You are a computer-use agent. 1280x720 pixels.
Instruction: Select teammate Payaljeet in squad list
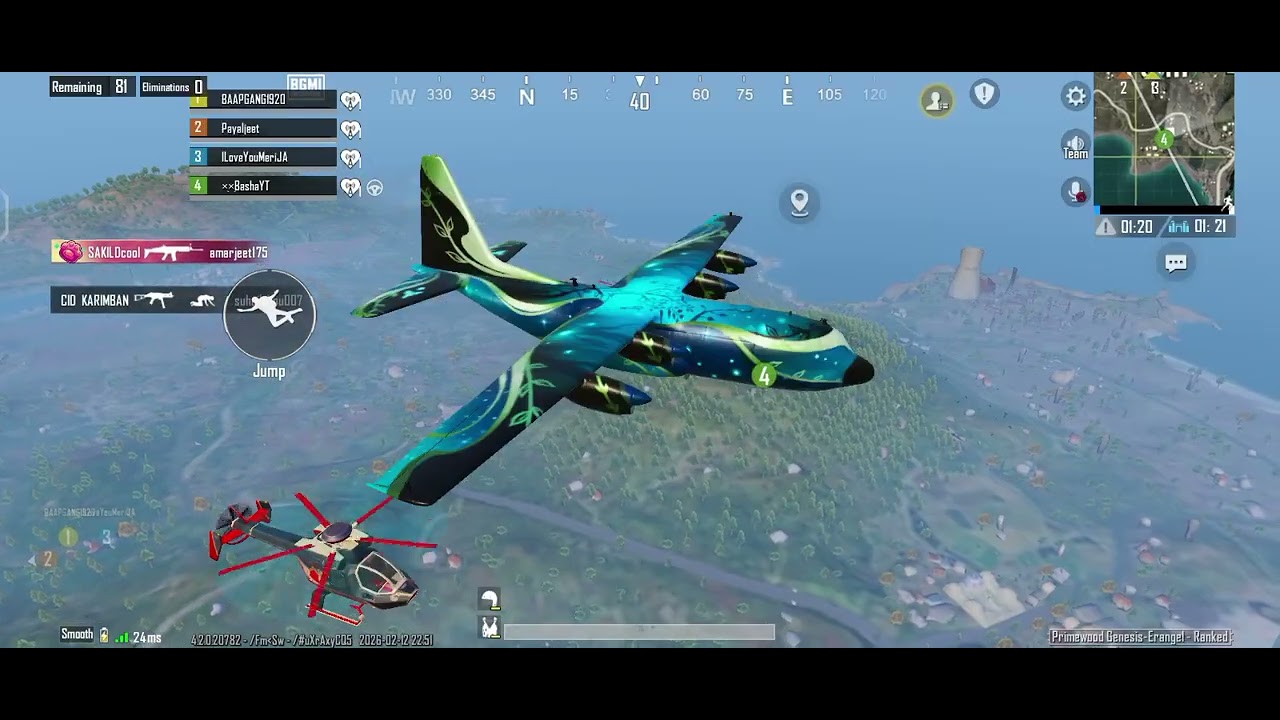[262, 128]
